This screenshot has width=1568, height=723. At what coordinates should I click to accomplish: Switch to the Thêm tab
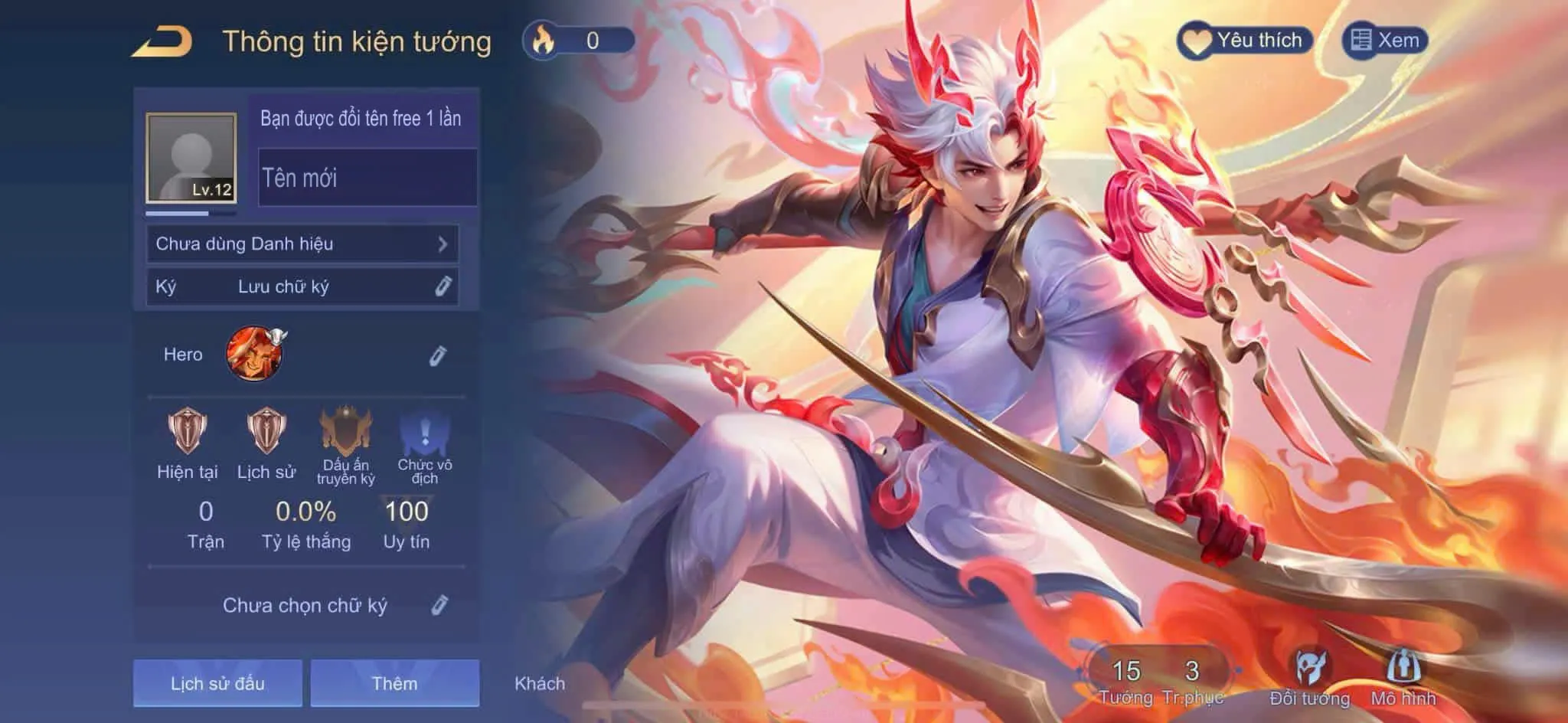pyautogui.click(x=396, y=684)
